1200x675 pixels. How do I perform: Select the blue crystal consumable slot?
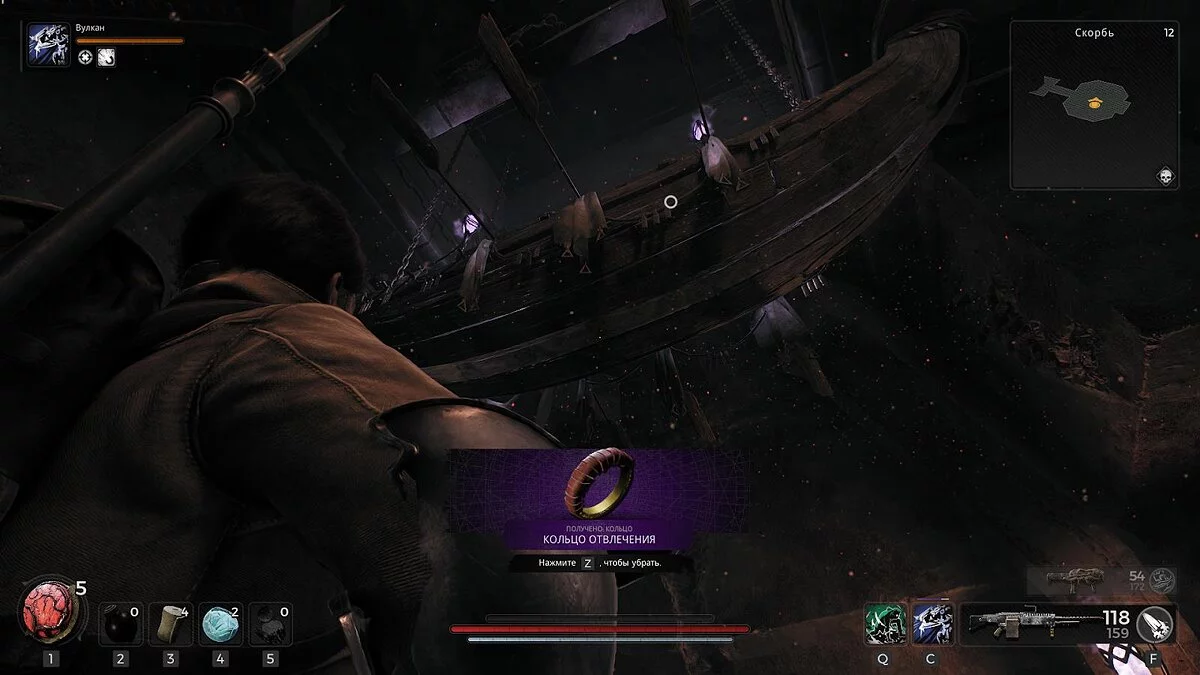pyautogui.click(x=219, y=625)
